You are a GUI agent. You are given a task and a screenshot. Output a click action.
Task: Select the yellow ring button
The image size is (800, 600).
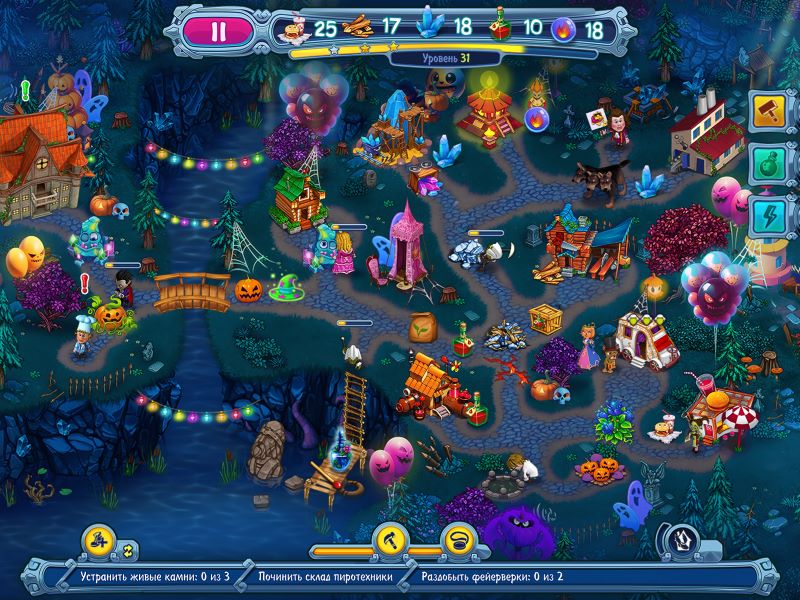pos(456,540)
